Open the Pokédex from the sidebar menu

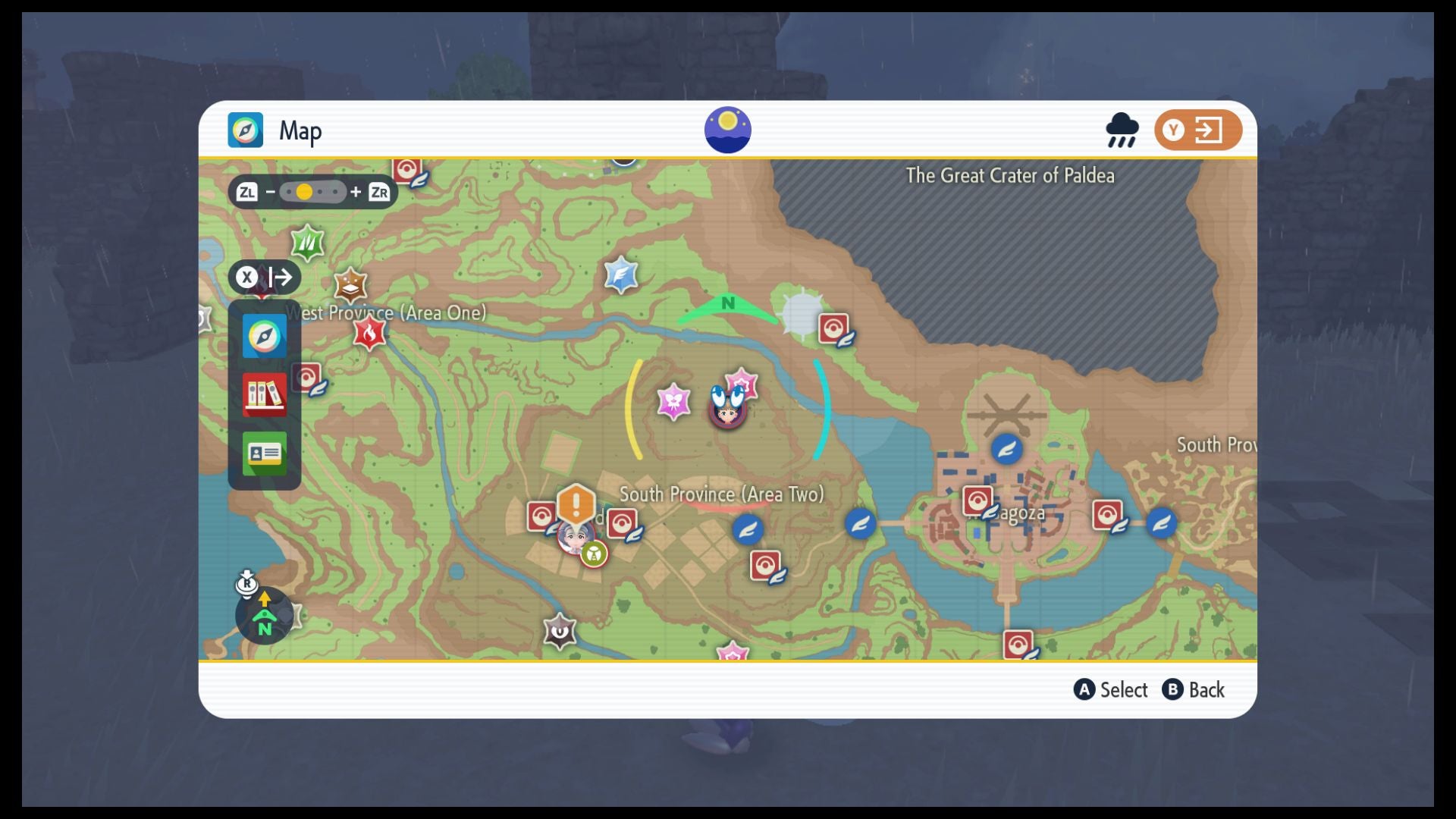(264, 395)
